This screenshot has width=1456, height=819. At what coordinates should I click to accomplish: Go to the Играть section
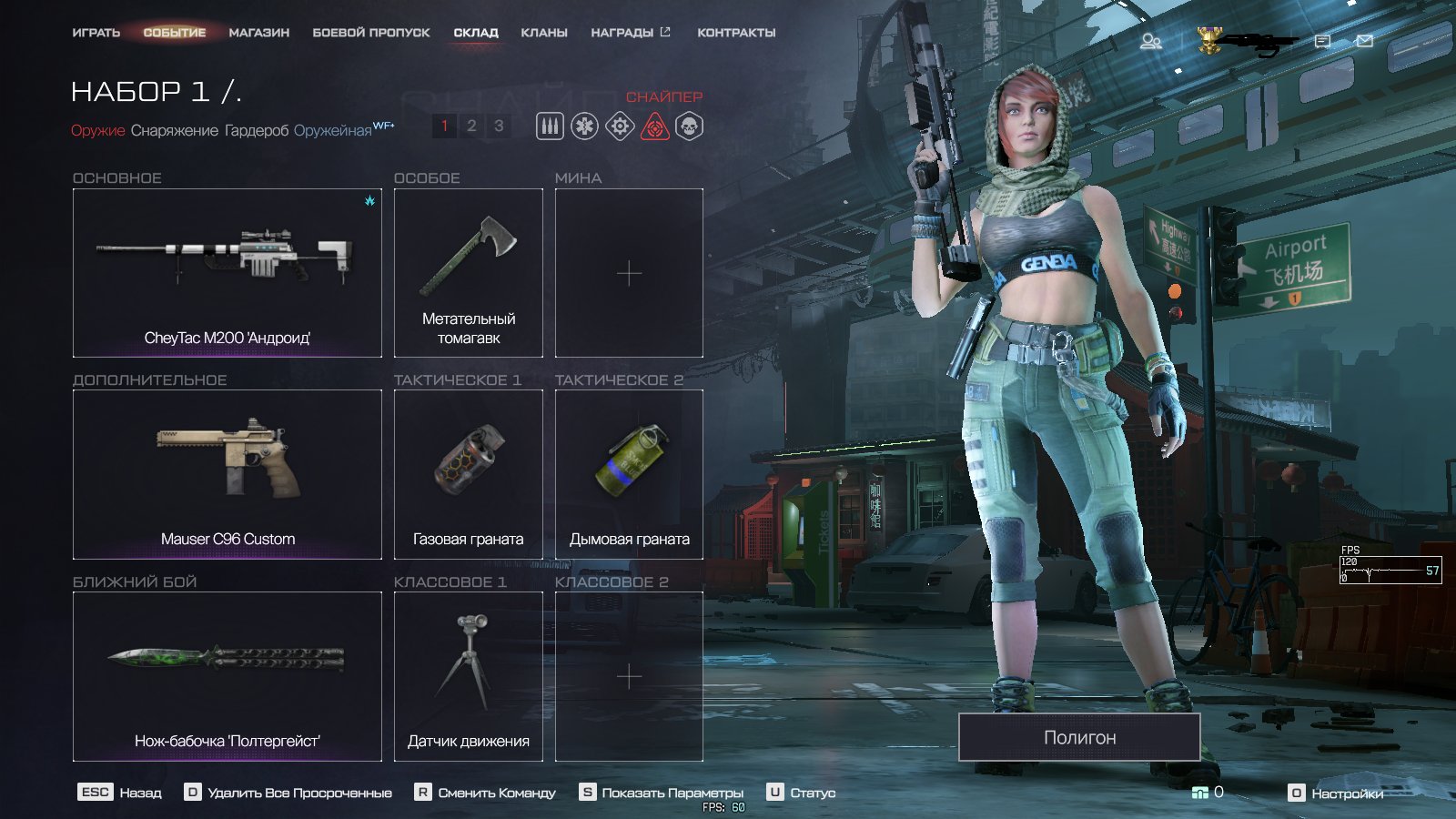point(96,33)
